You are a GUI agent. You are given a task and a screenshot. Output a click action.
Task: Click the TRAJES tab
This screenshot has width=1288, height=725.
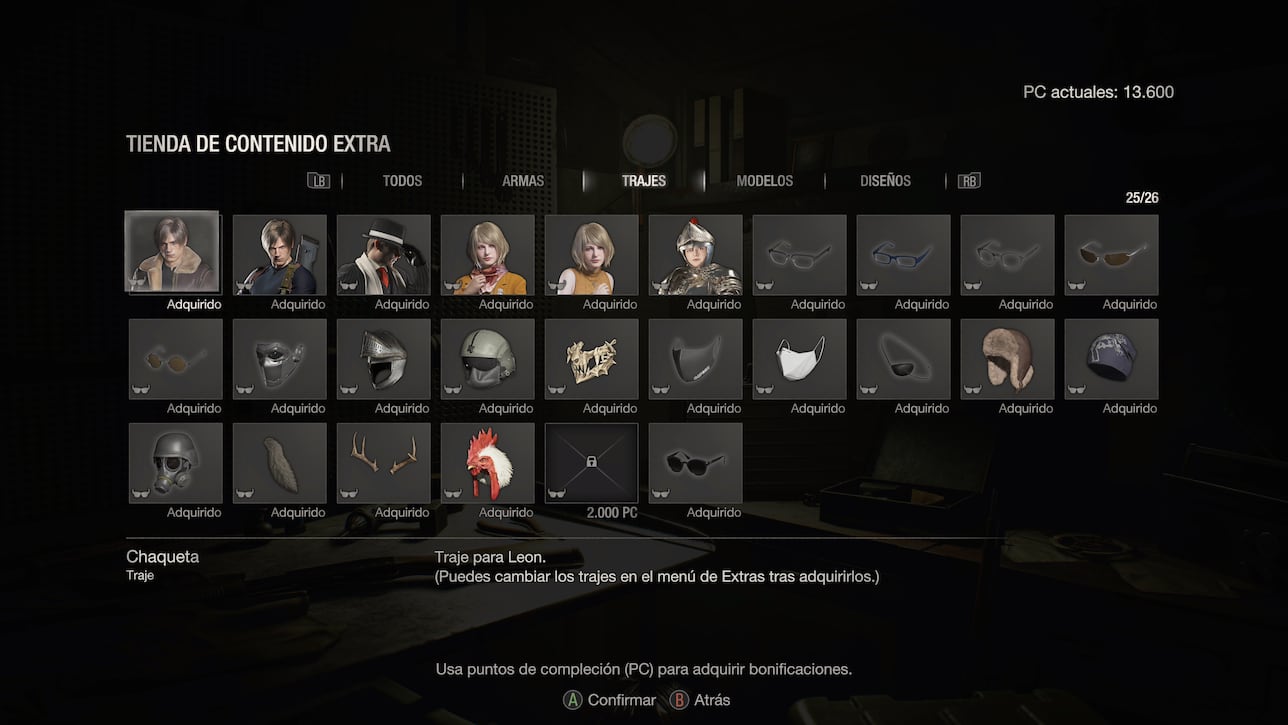click(x=643, y=181)
